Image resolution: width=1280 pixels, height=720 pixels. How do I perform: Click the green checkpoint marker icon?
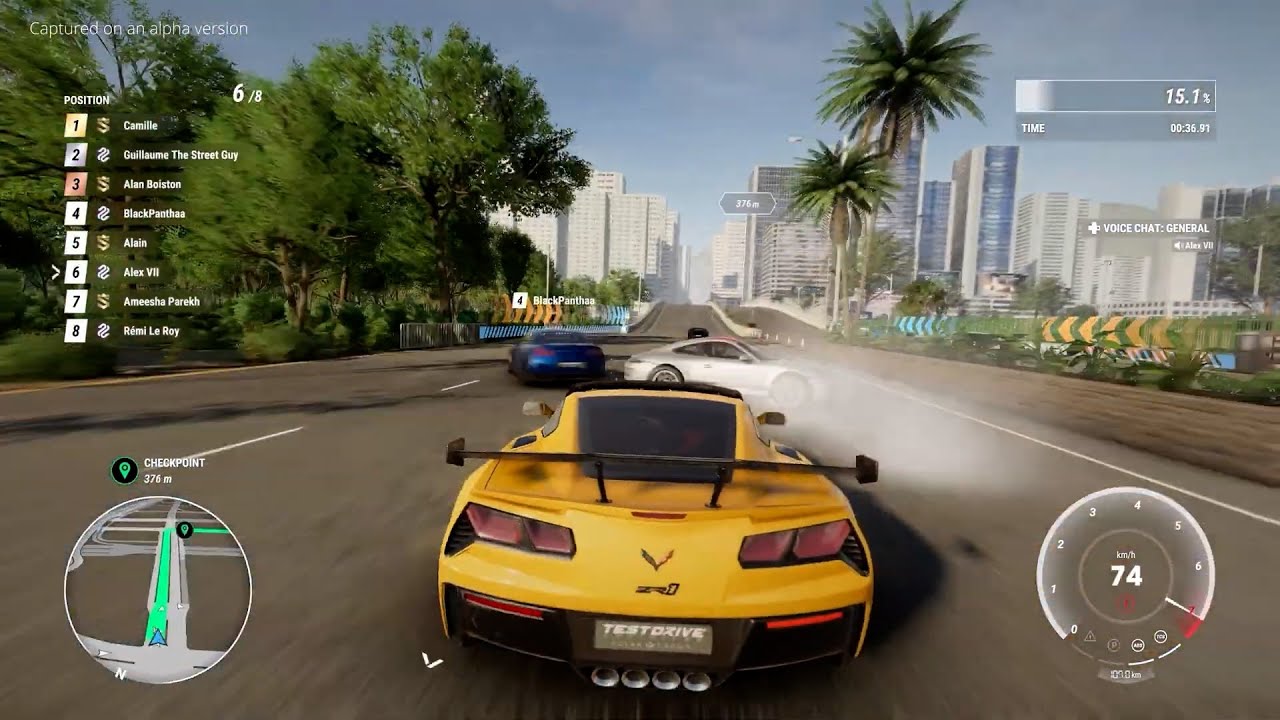pos(124,469)
